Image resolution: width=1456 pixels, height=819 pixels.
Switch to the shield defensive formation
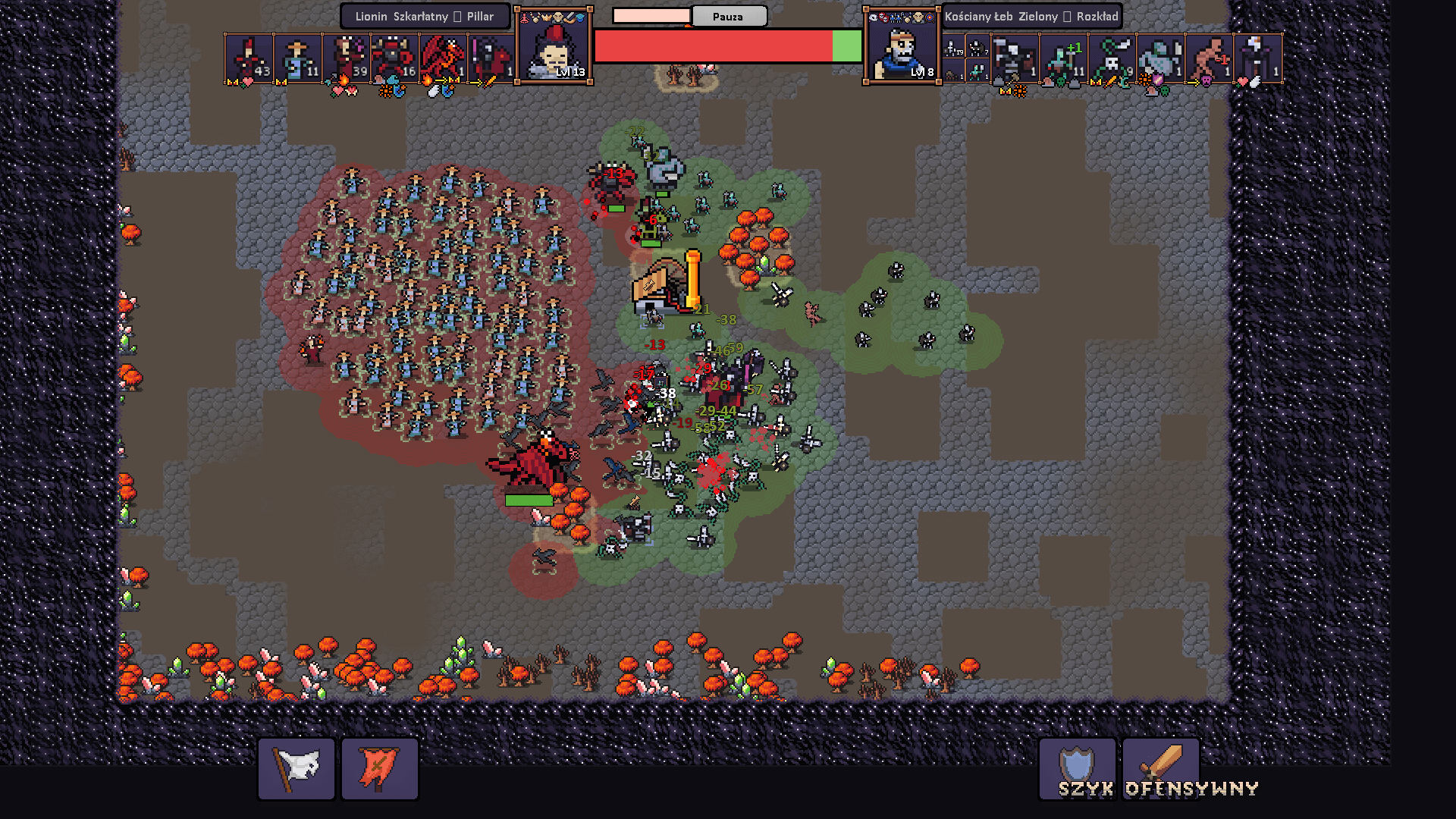click(1077, 769)
